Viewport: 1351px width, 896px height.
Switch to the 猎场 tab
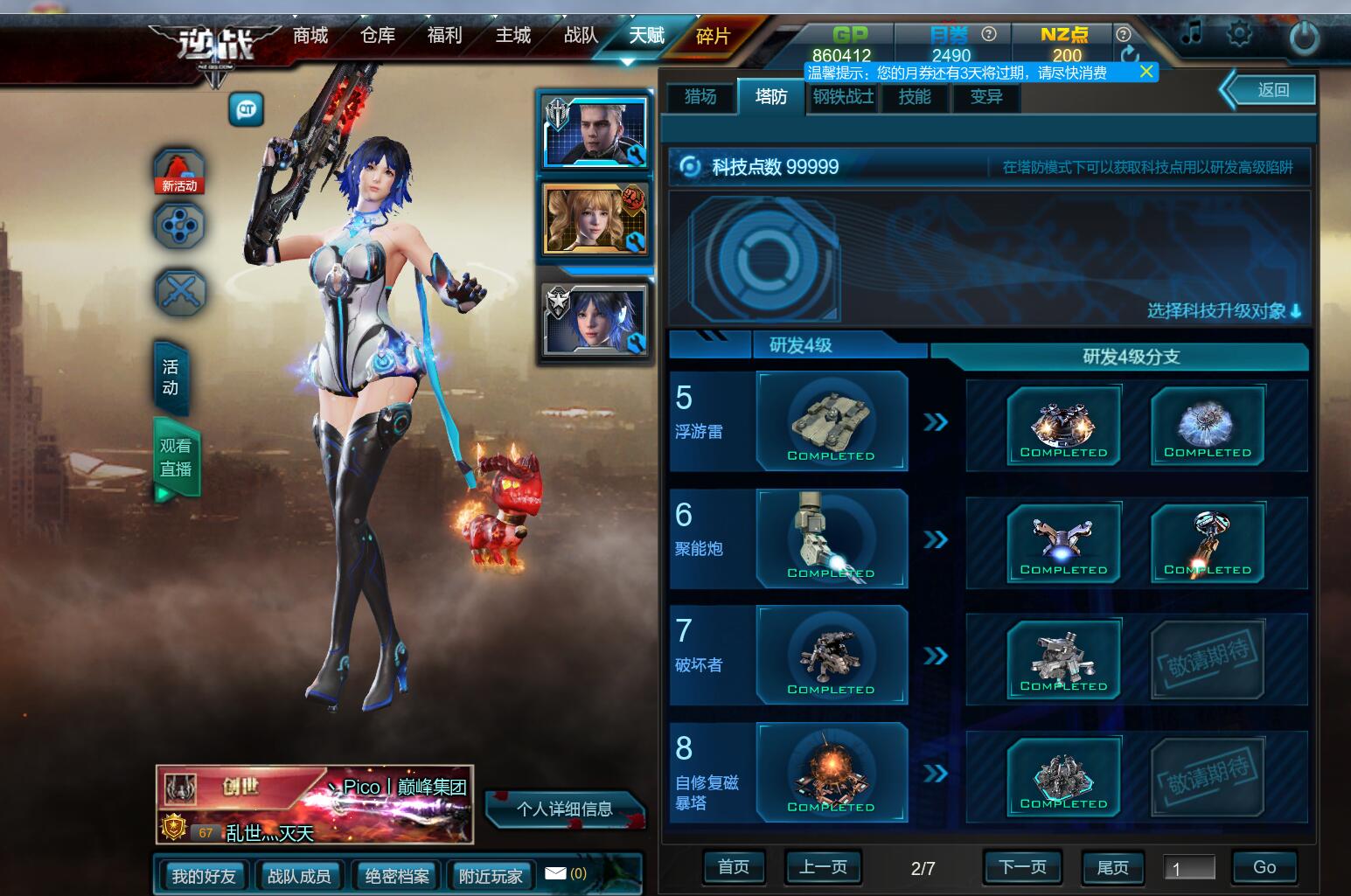pyautogui.click(x=700, y=96)
